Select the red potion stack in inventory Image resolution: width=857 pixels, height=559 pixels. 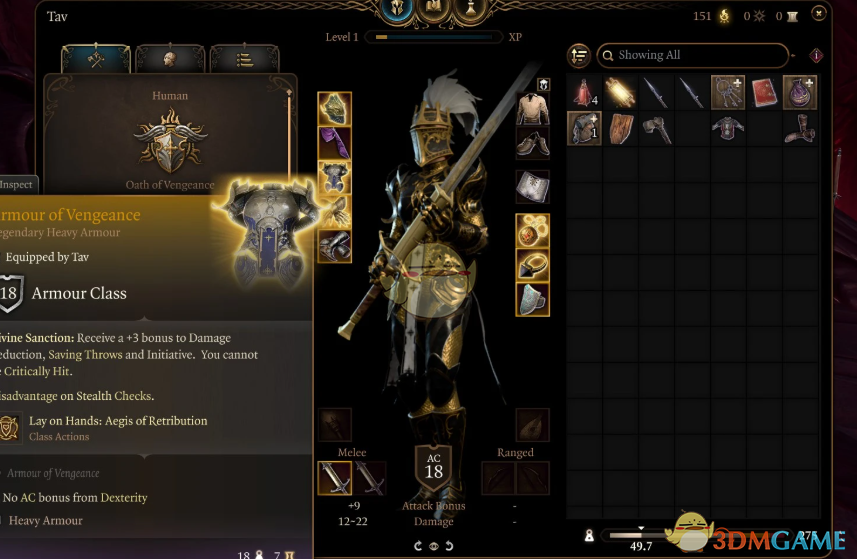[584, 93]
